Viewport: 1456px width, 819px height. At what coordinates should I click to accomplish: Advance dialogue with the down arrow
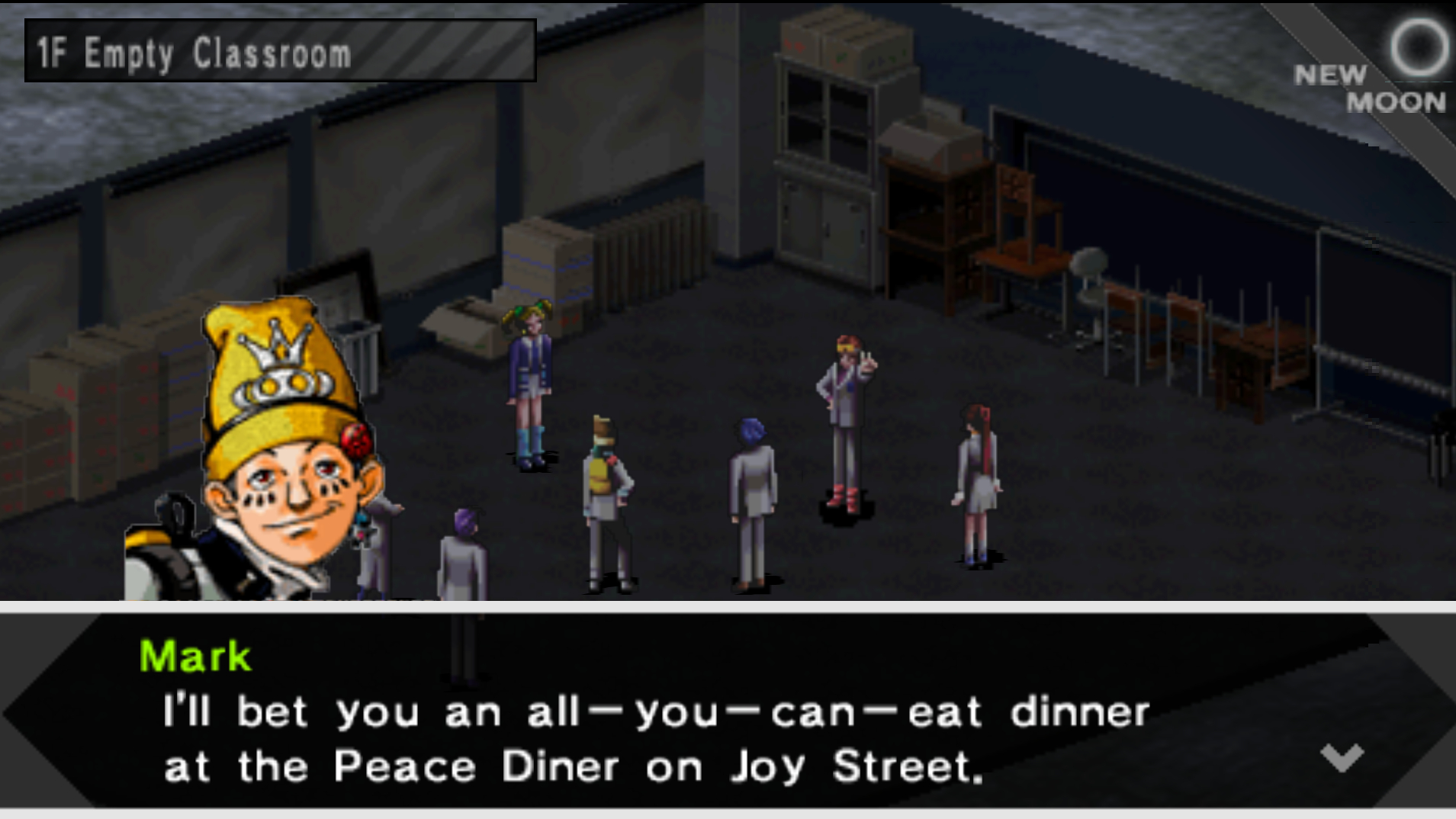pyautogui.click(x=1342, y=757)
